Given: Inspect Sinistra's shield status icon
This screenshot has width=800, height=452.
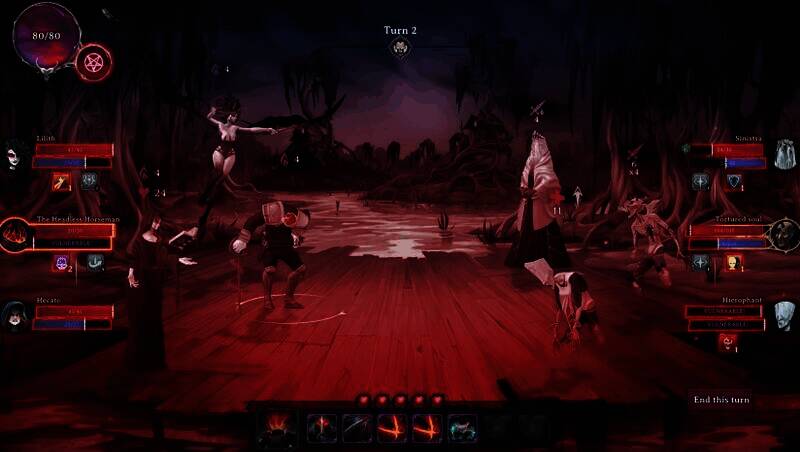Looking at the screenshot, I should (734, 181).
